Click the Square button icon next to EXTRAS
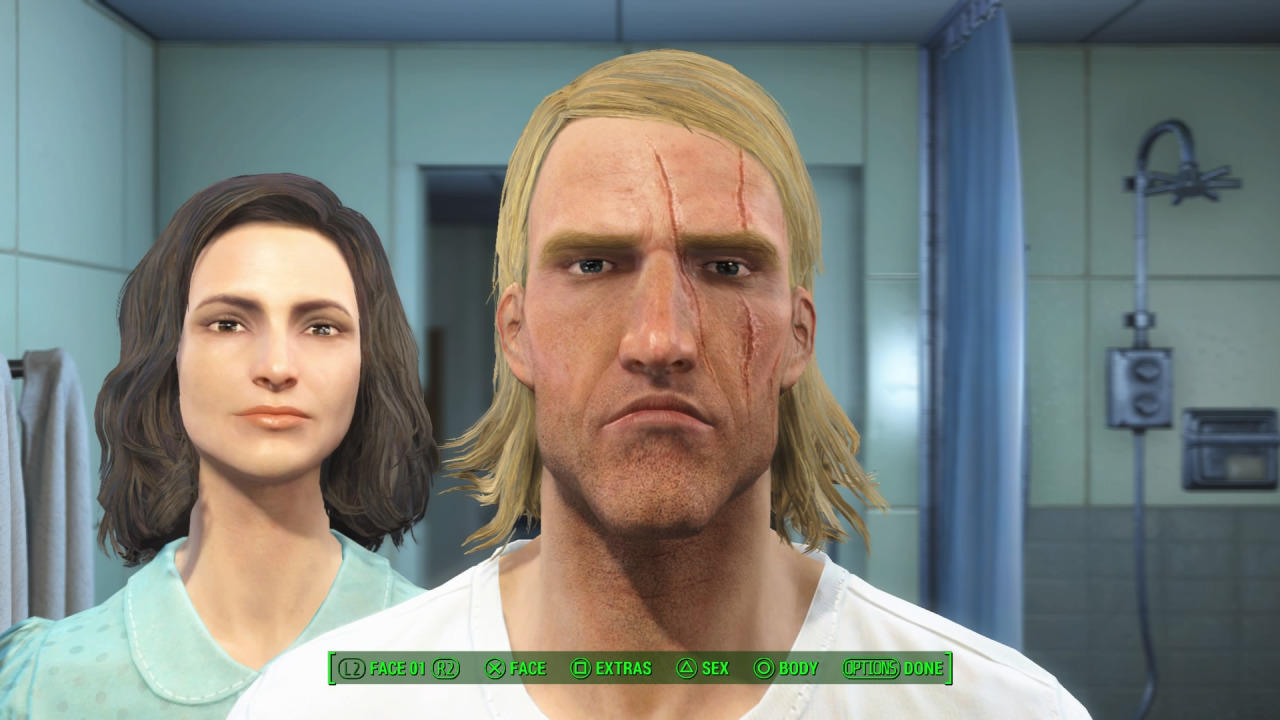The image size is (1280, 720). coord(584,668)
